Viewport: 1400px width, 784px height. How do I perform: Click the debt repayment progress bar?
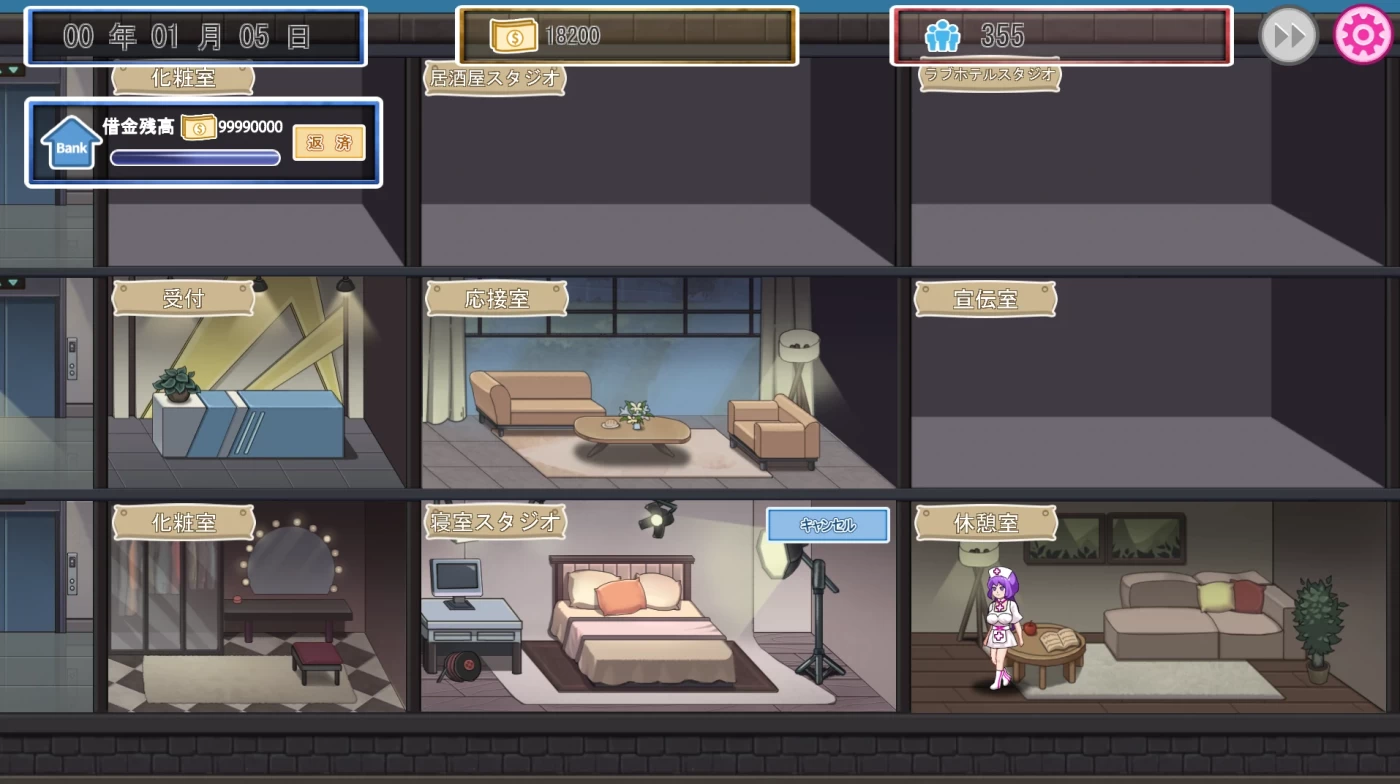click(x=194, y=157)
